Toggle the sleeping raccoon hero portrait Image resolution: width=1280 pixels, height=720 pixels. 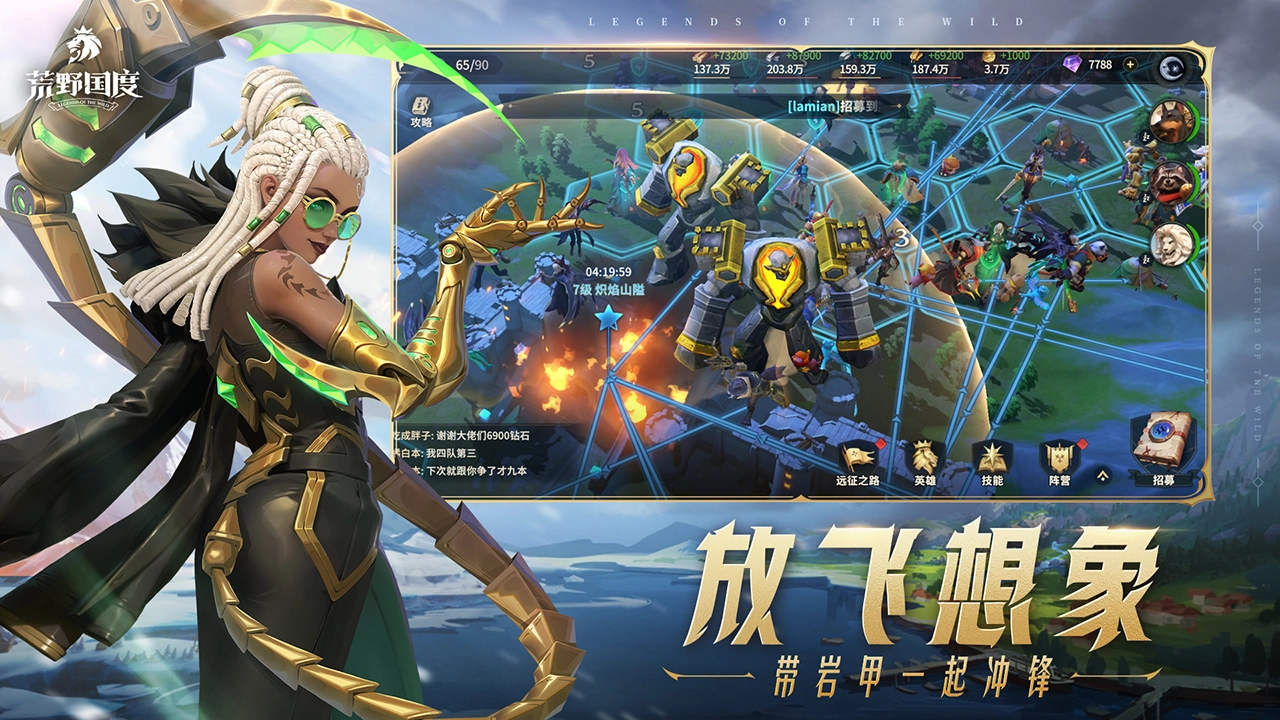pos(1173,184)
